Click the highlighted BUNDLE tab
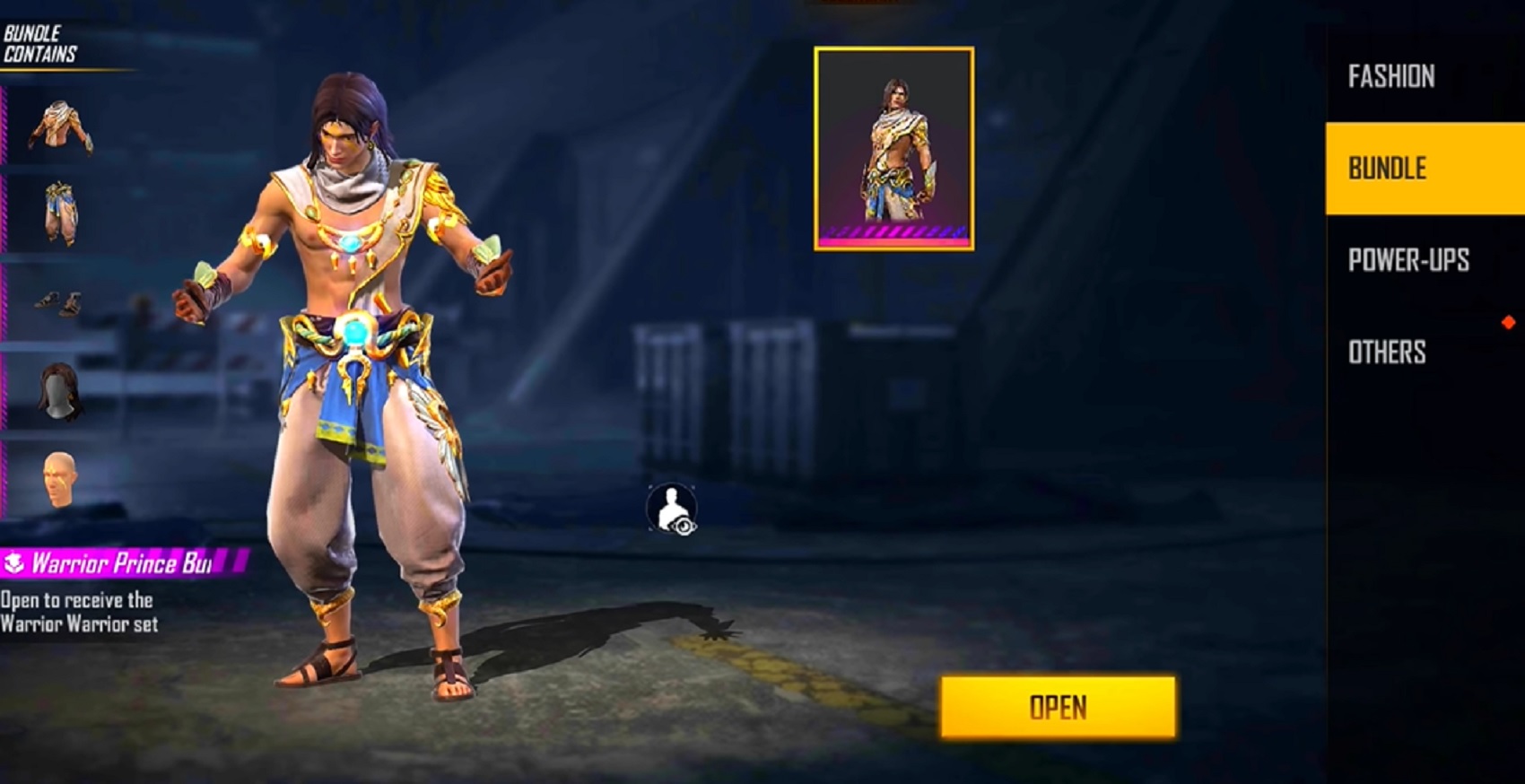Viewport: 1525px width, 784px height. click(x=1387, y=169)
